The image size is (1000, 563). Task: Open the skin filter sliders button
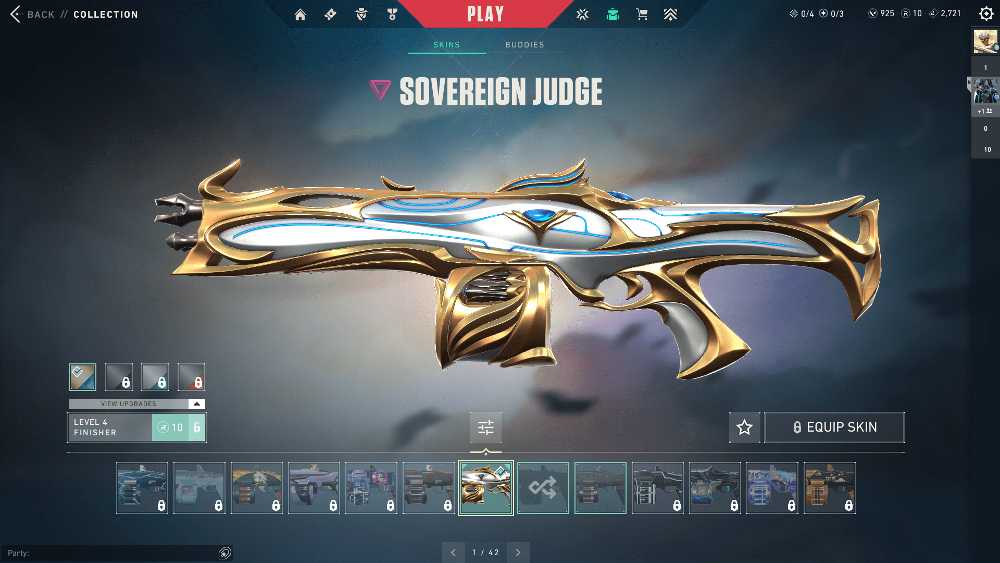pos(486,427)
